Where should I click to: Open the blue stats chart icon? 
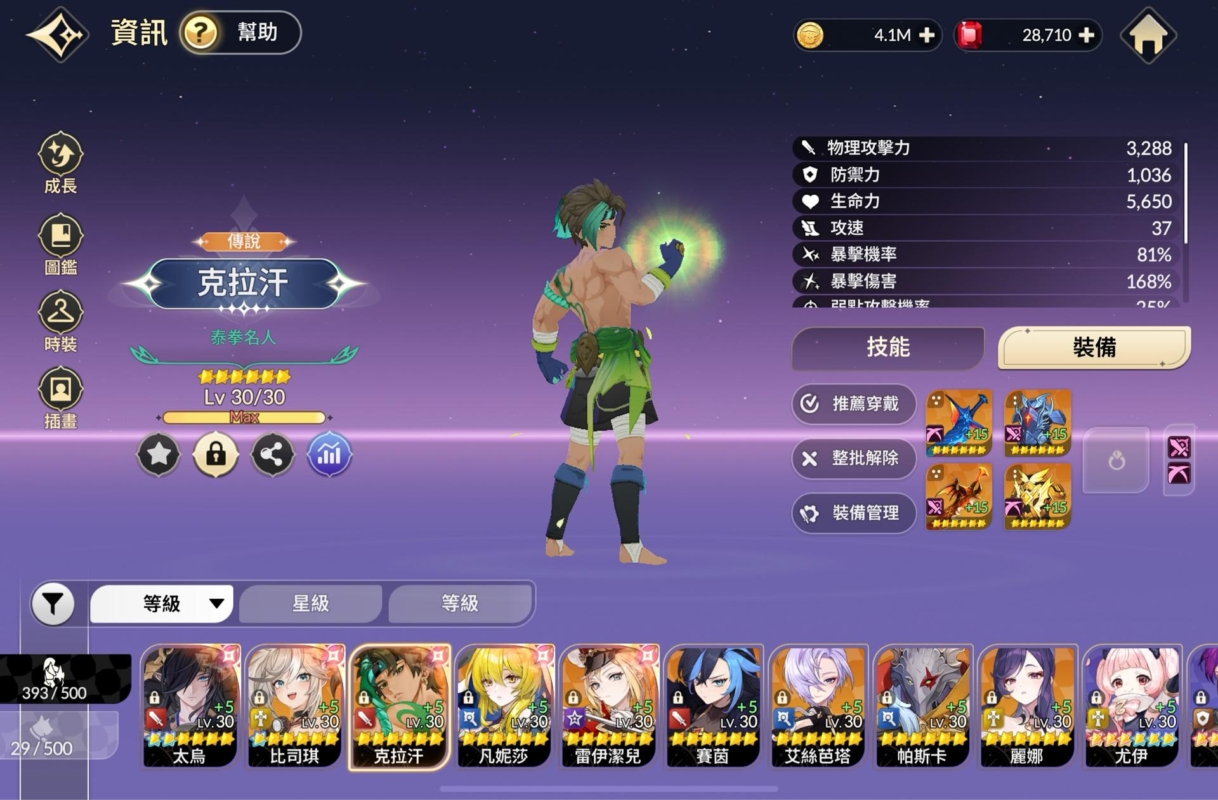point(329,456)
